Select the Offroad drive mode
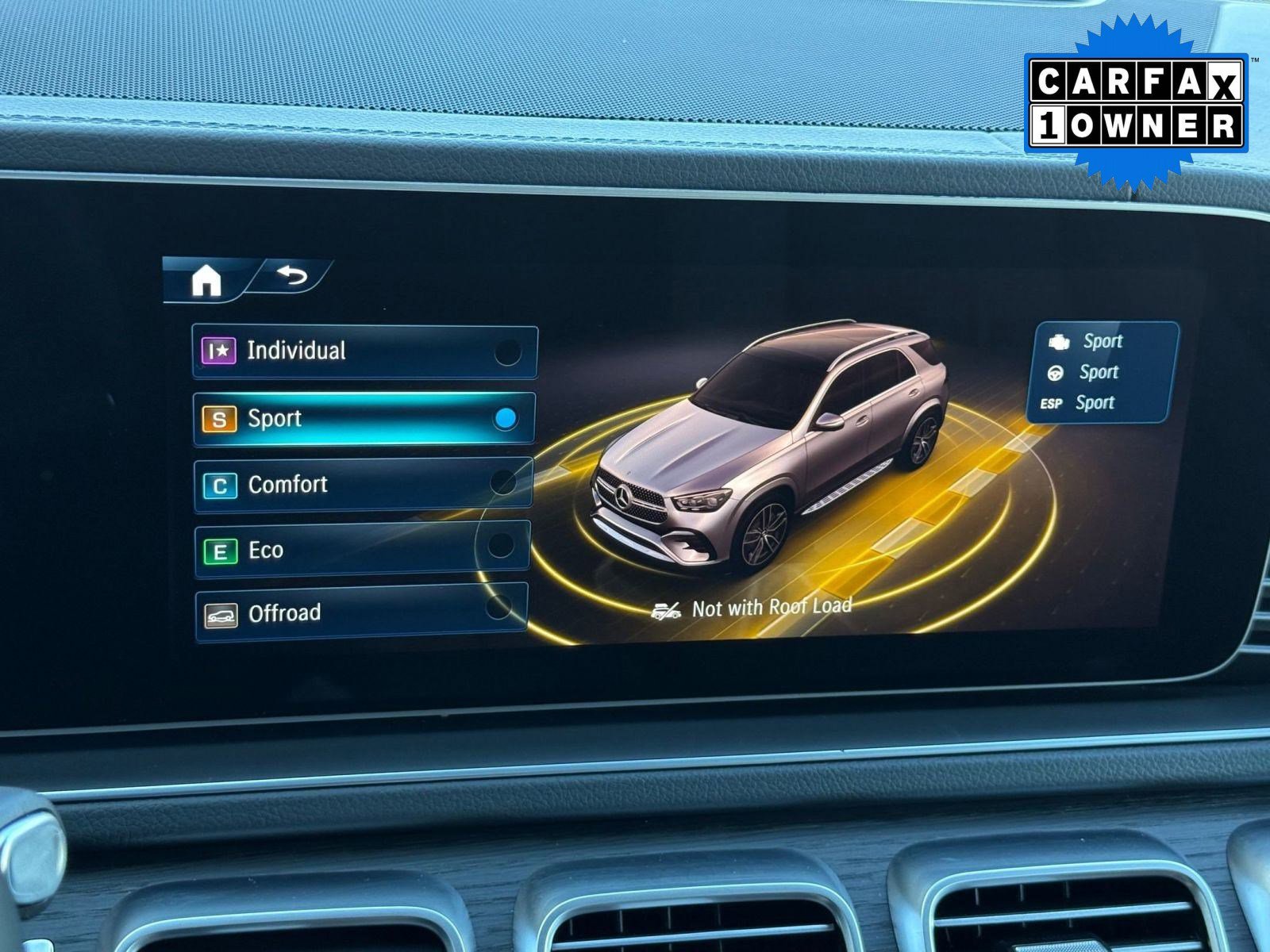This screenshot has height=952, width=1270. (361, 612)
